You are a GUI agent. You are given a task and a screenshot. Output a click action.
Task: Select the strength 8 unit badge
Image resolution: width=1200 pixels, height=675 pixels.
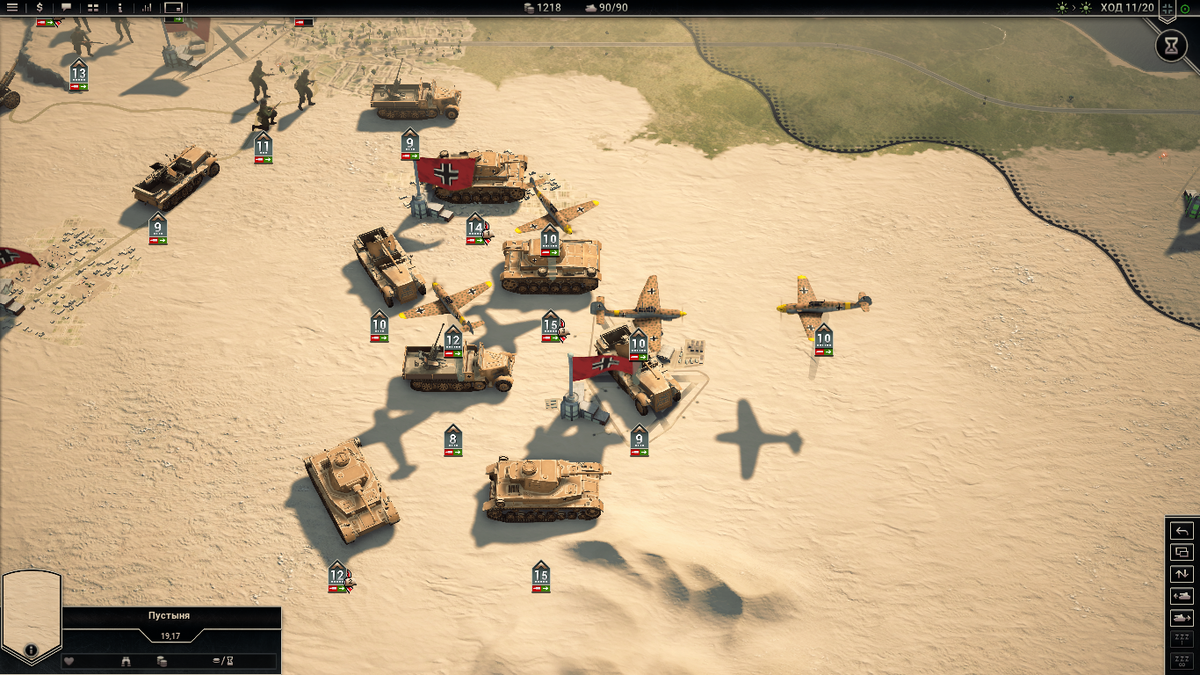pos(453,440)
